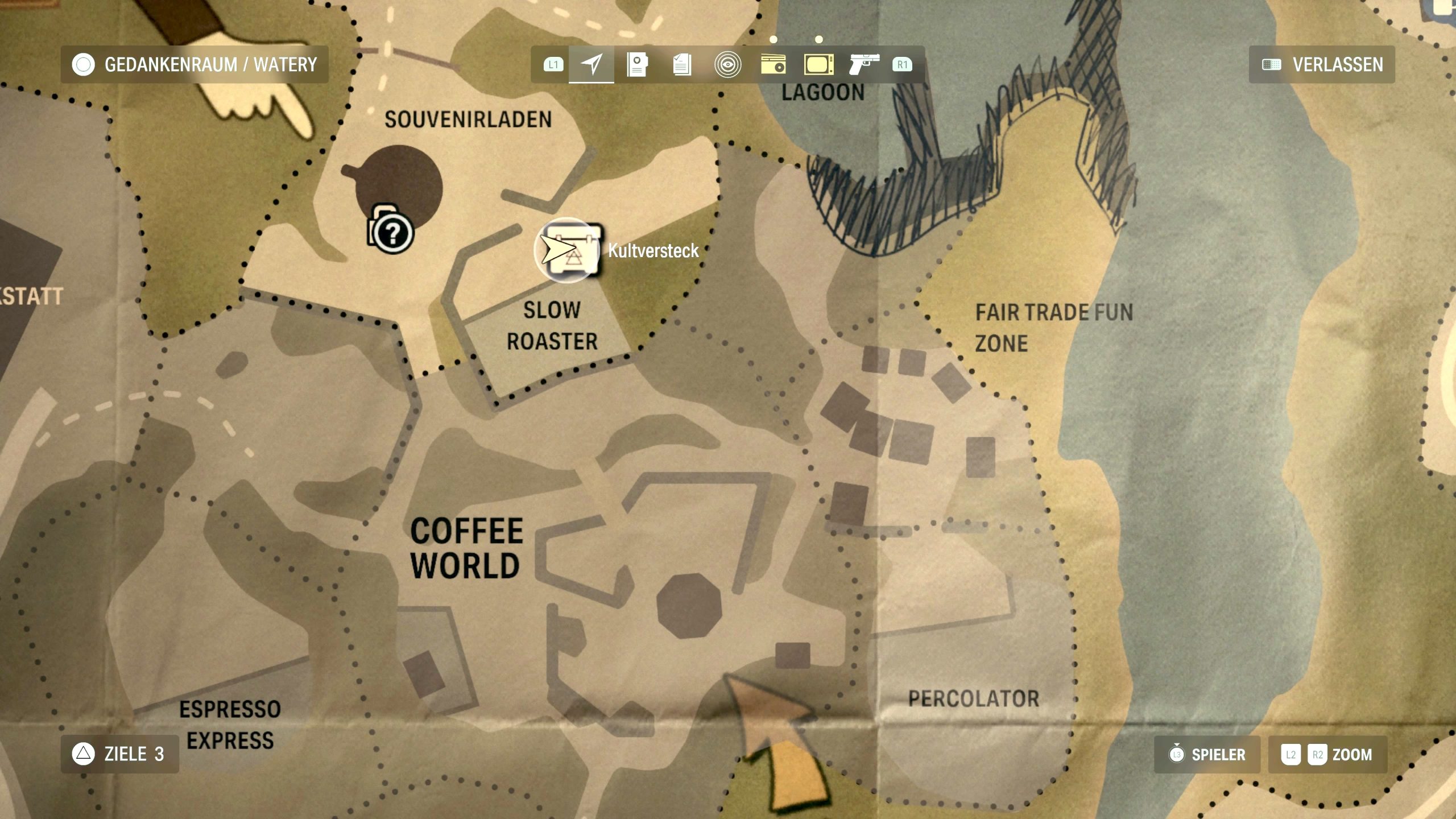Center the map on Spieler
The image size is (1456, 819).
(1207, 755)
